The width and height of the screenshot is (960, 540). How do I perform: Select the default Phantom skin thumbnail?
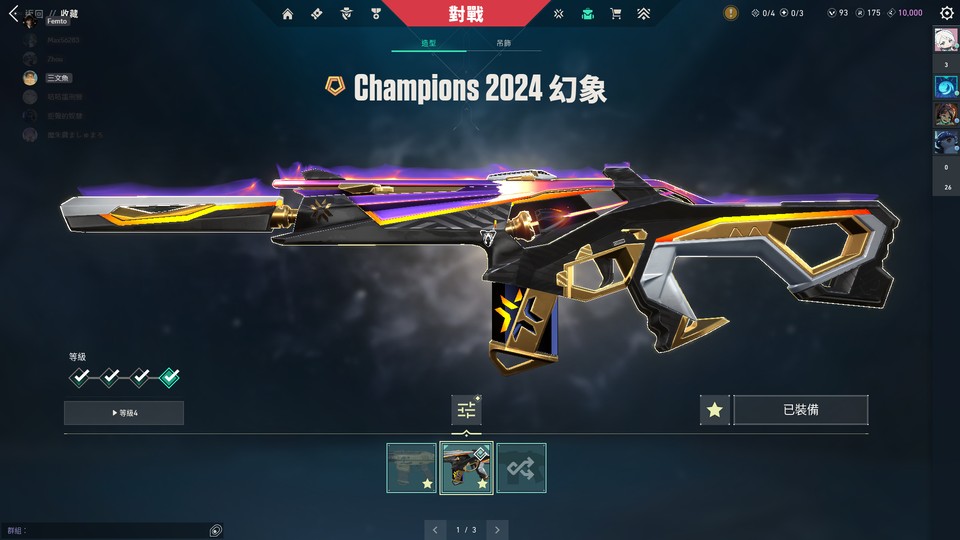tap(411, 468)
